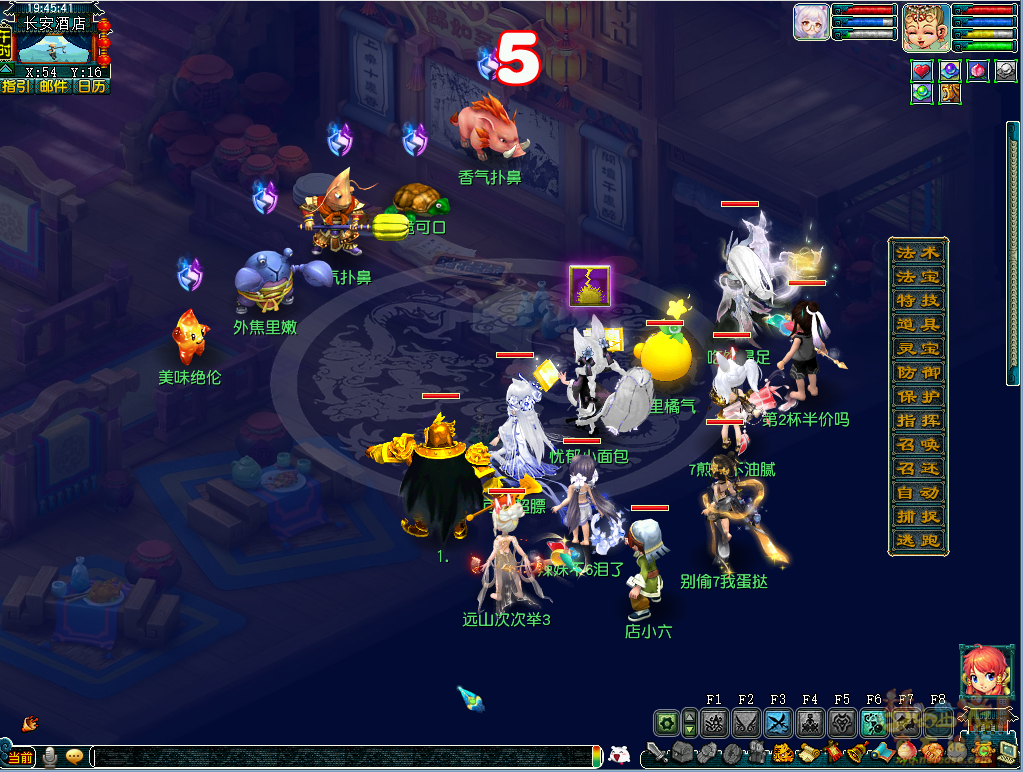Choose the 捕捉 capture command
Image resolution: width=1023 pixels, height=772 pixels.
[917, 517]
